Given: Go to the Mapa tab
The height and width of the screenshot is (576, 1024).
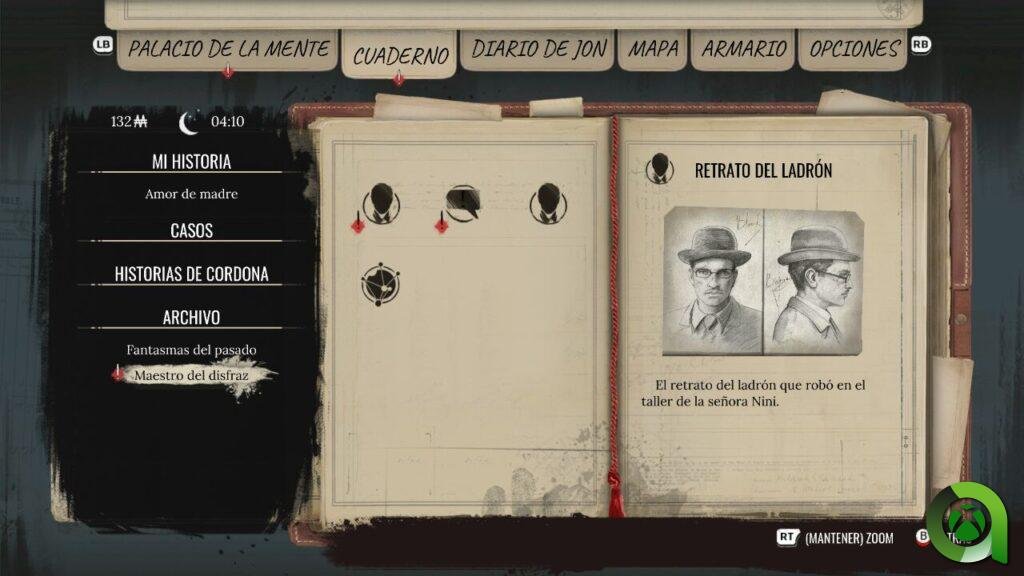Looking at the screenshot, I should click(x=652, y=48).
